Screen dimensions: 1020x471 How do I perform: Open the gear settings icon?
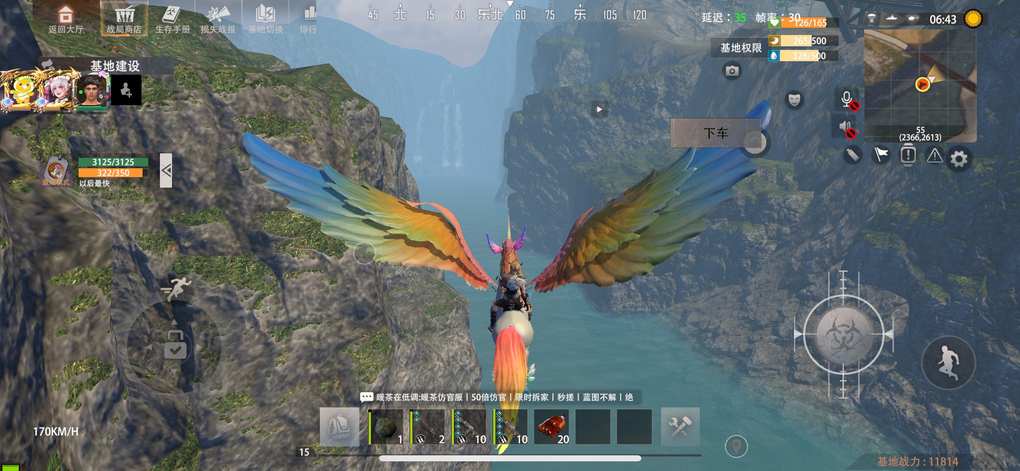point(959,158)
